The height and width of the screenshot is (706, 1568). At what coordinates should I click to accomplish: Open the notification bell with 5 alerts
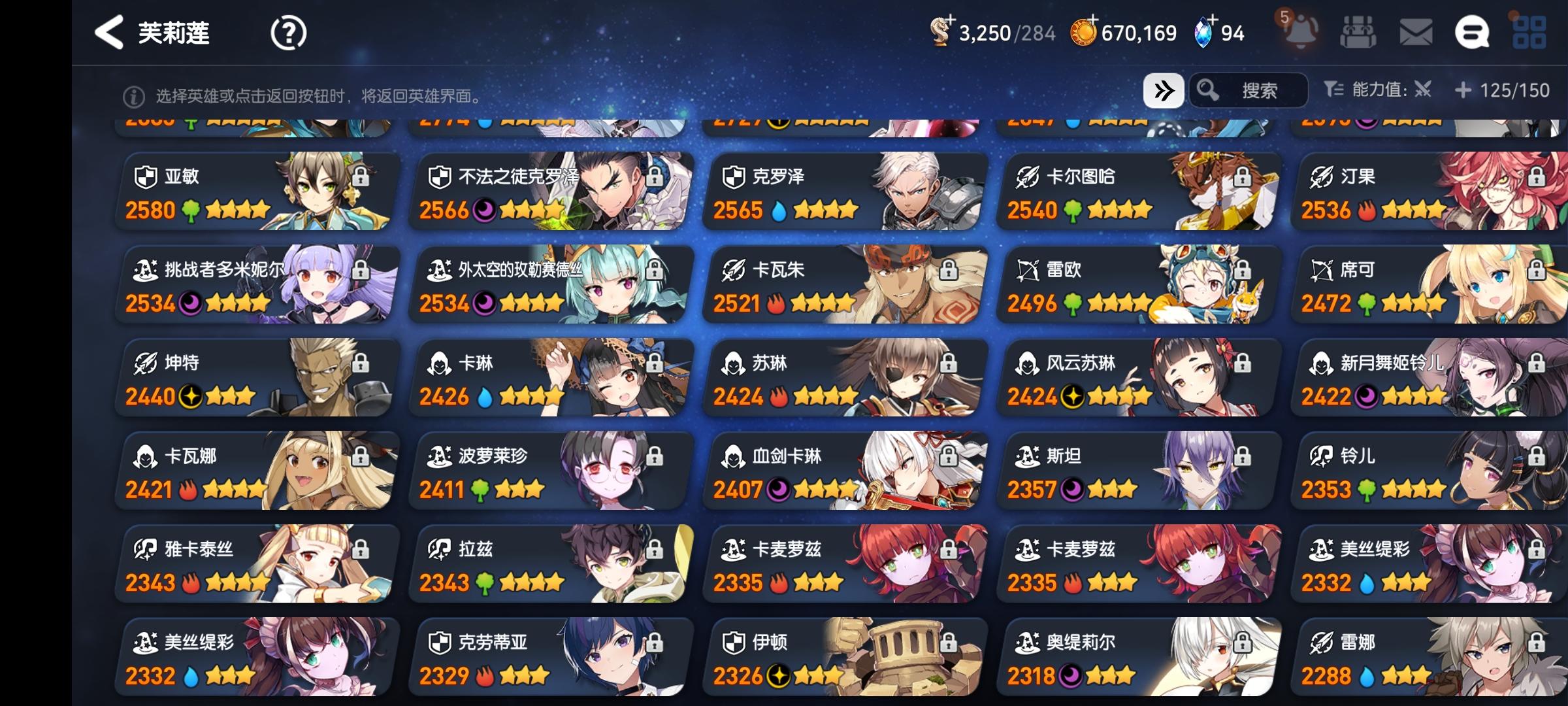point(1300,31)
